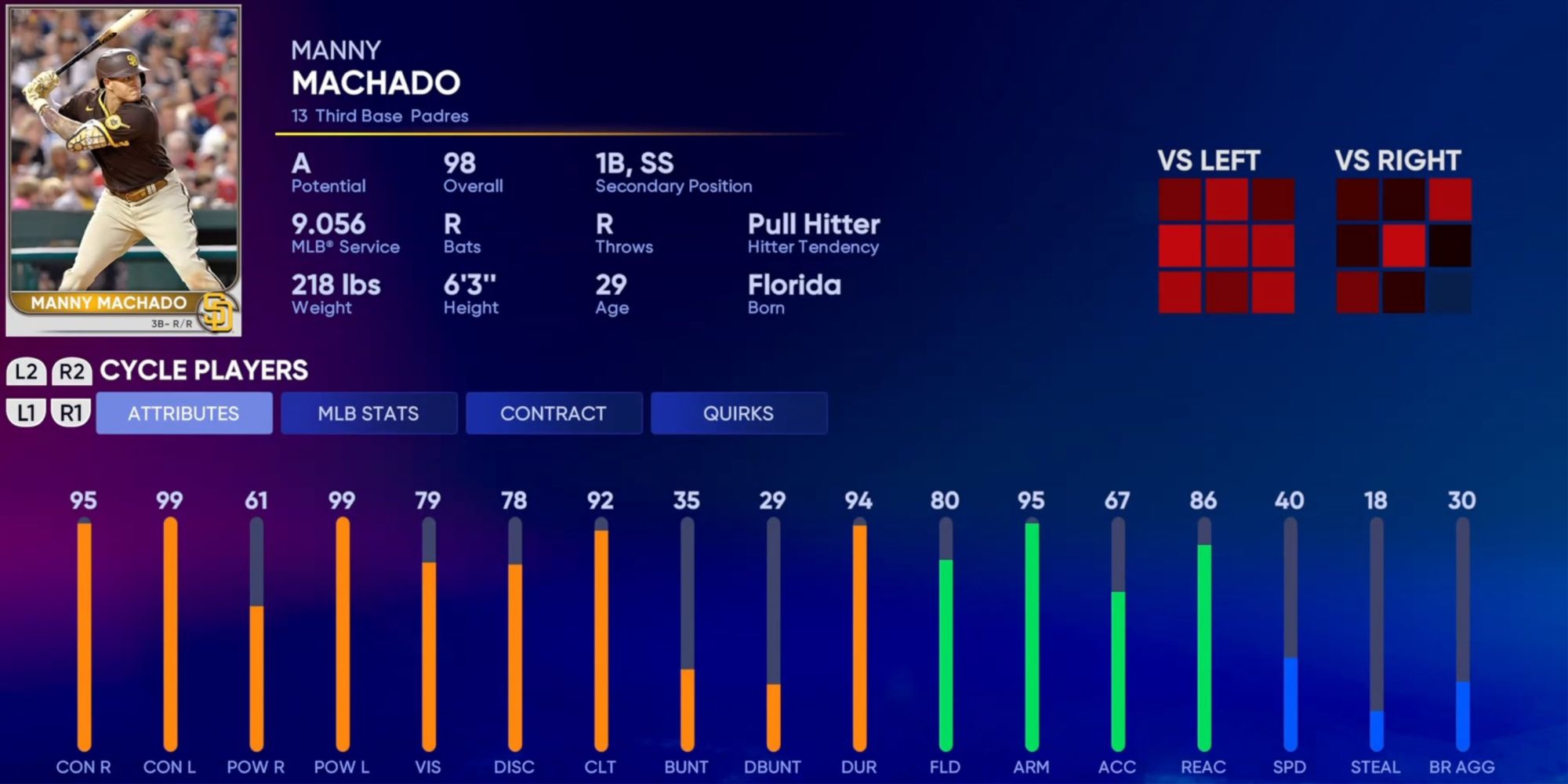Click the ATTRIBUTES tab
1568x784 pixels.
pyautogui.click(x=183, y=413)
